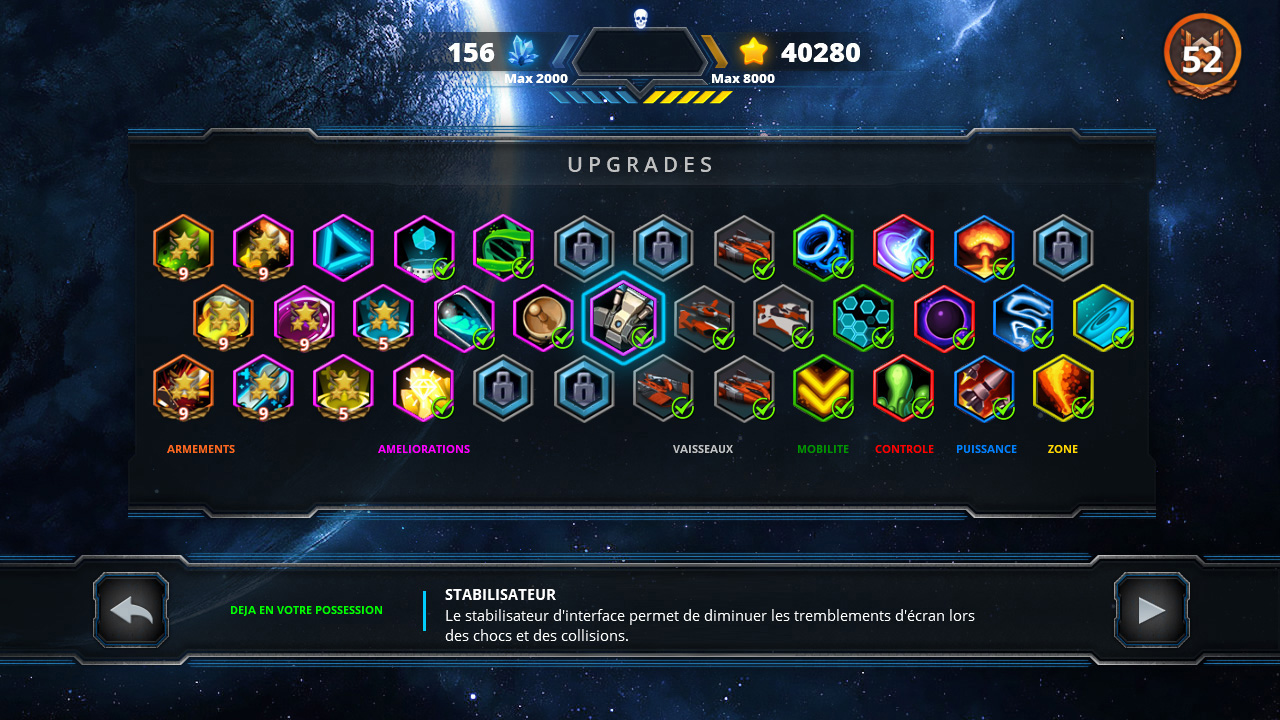Select the fiery flame zone upgrade
Viewport: 1280px width, 720px height.
click(1063, 388)
